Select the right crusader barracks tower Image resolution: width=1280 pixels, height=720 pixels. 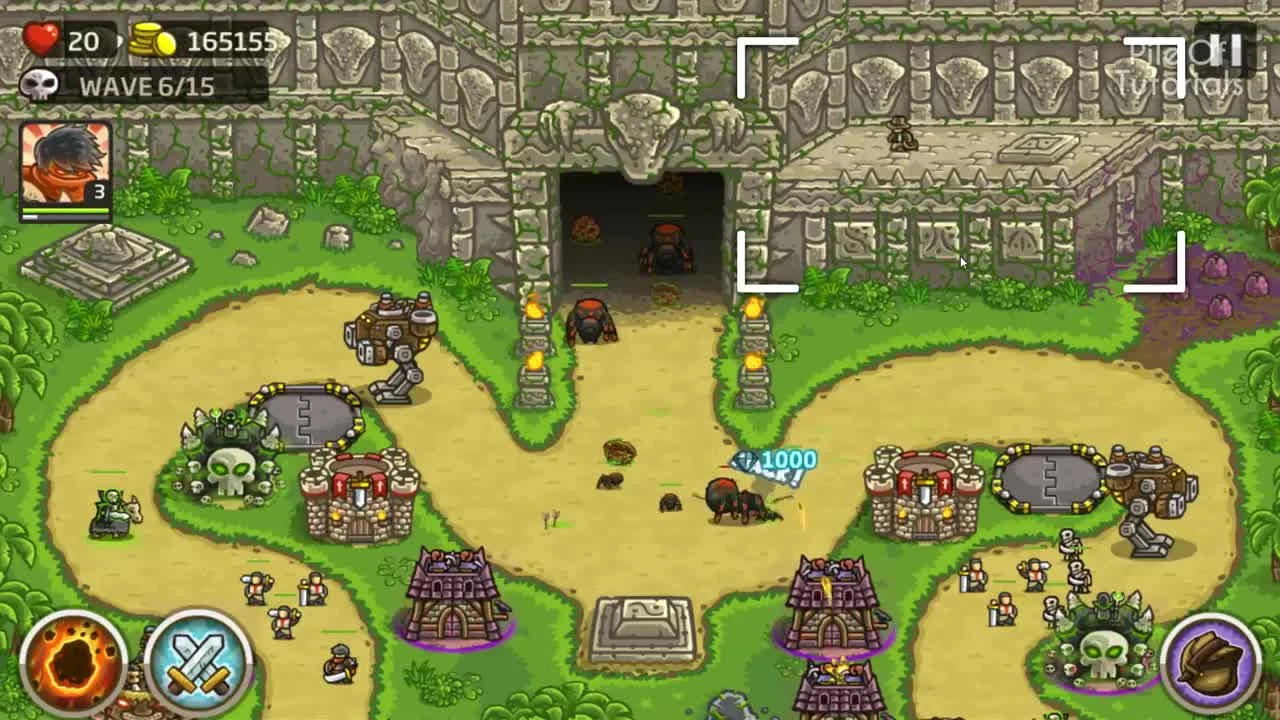(925, 490)
